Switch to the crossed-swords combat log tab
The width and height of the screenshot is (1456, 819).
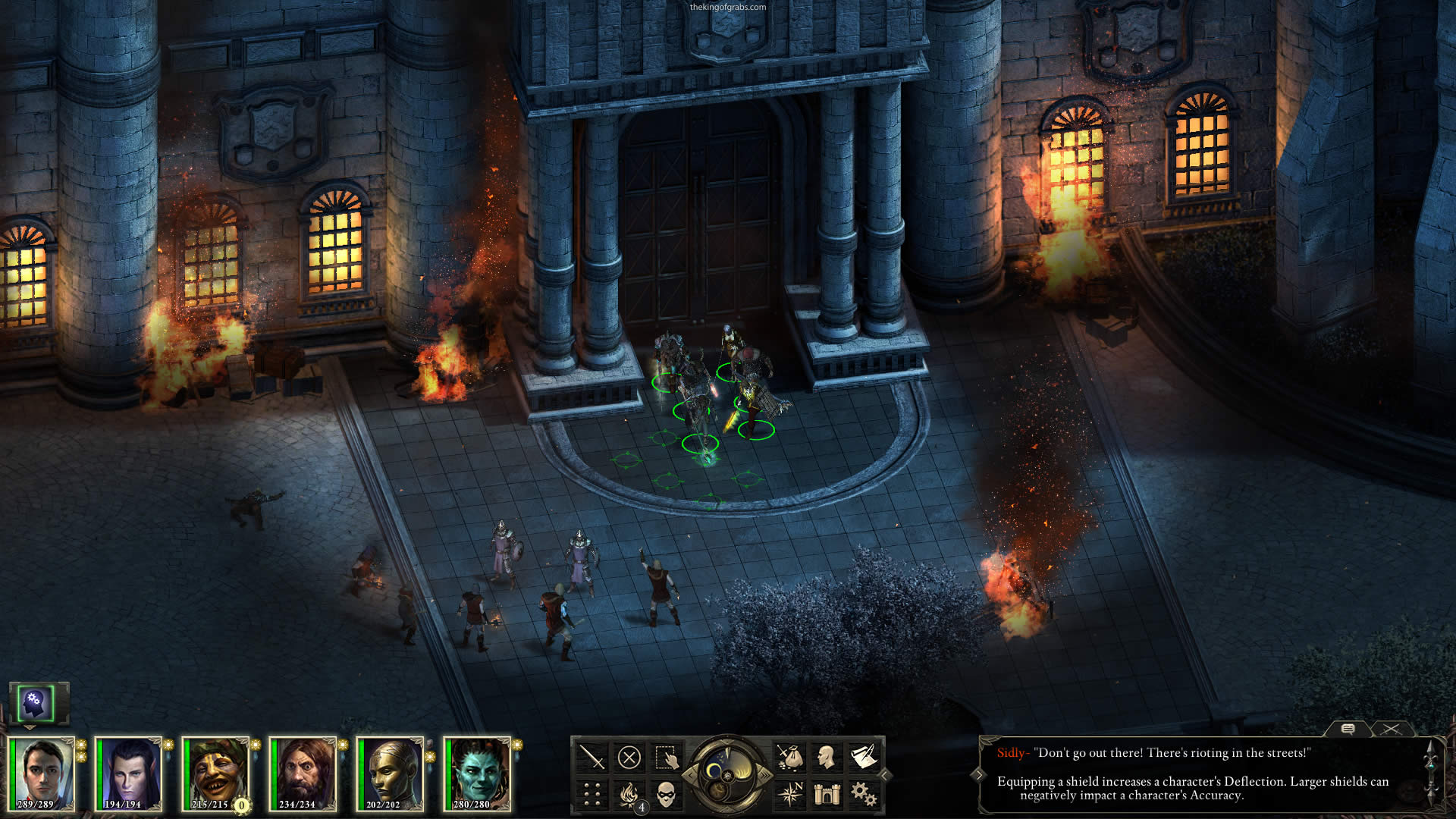(x=1391, y=729)
